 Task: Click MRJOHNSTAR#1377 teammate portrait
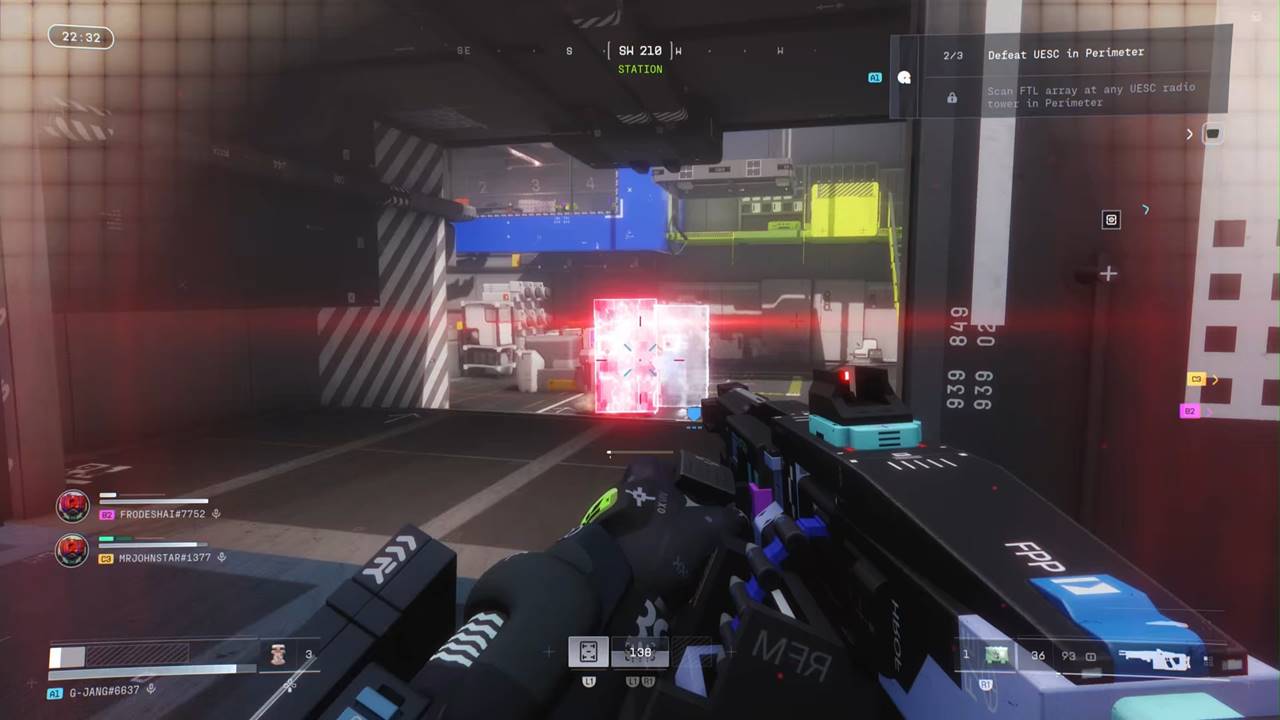click(x=72, y=550)
